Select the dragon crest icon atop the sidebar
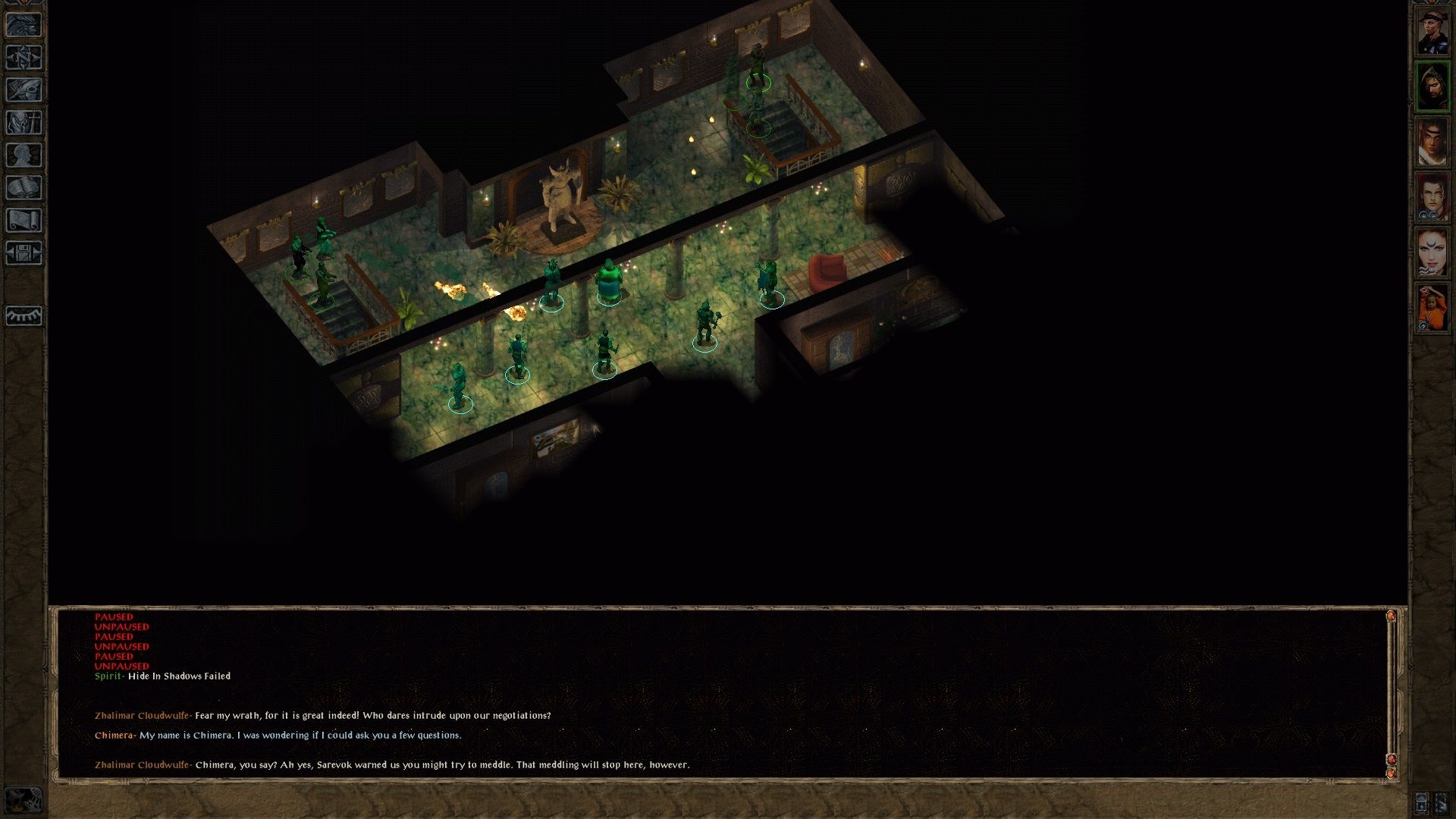This screenshot has width=1456, height=819. tap(25, 24)
